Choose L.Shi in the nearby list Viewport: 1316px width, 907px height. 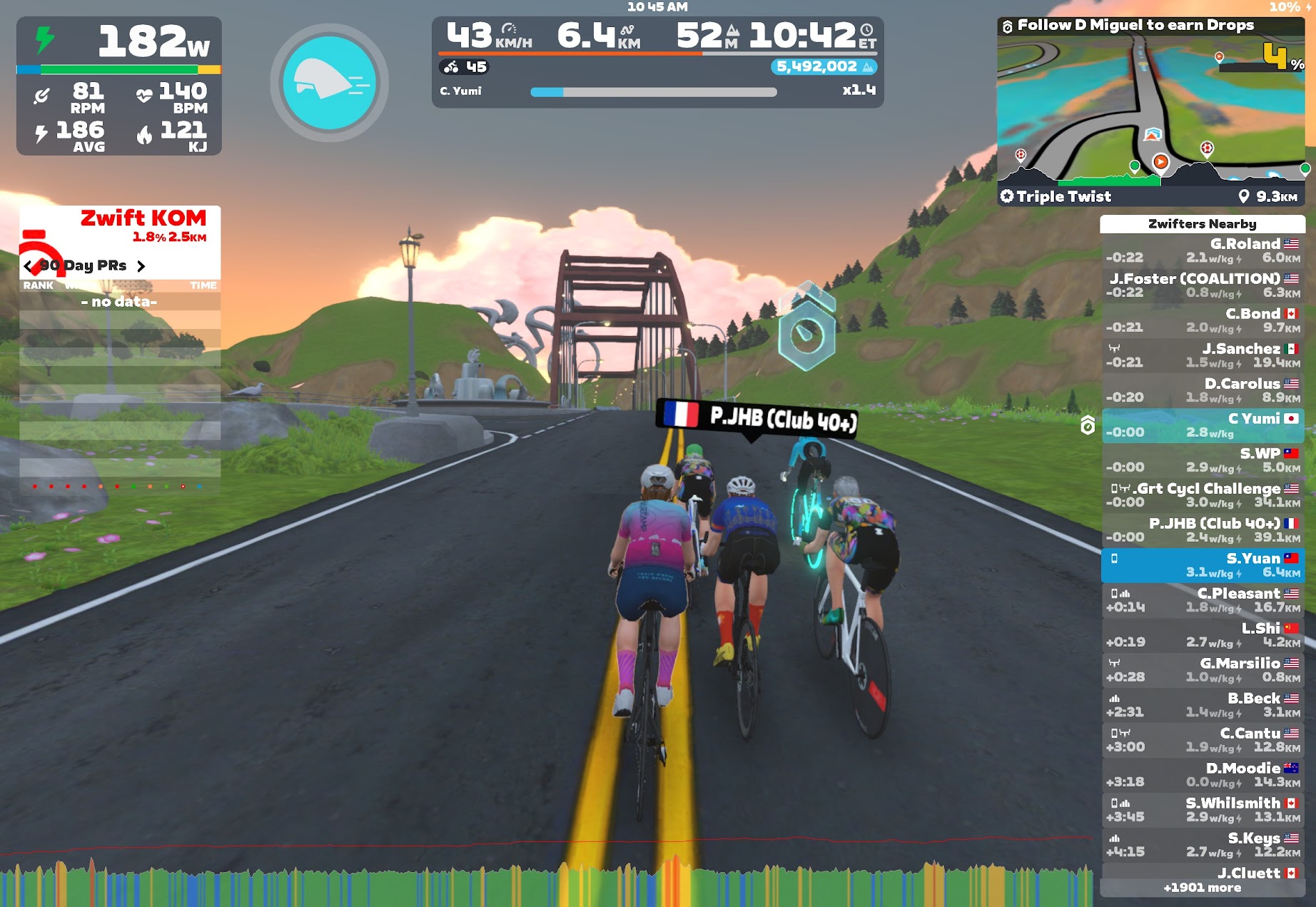(1203, 635)
